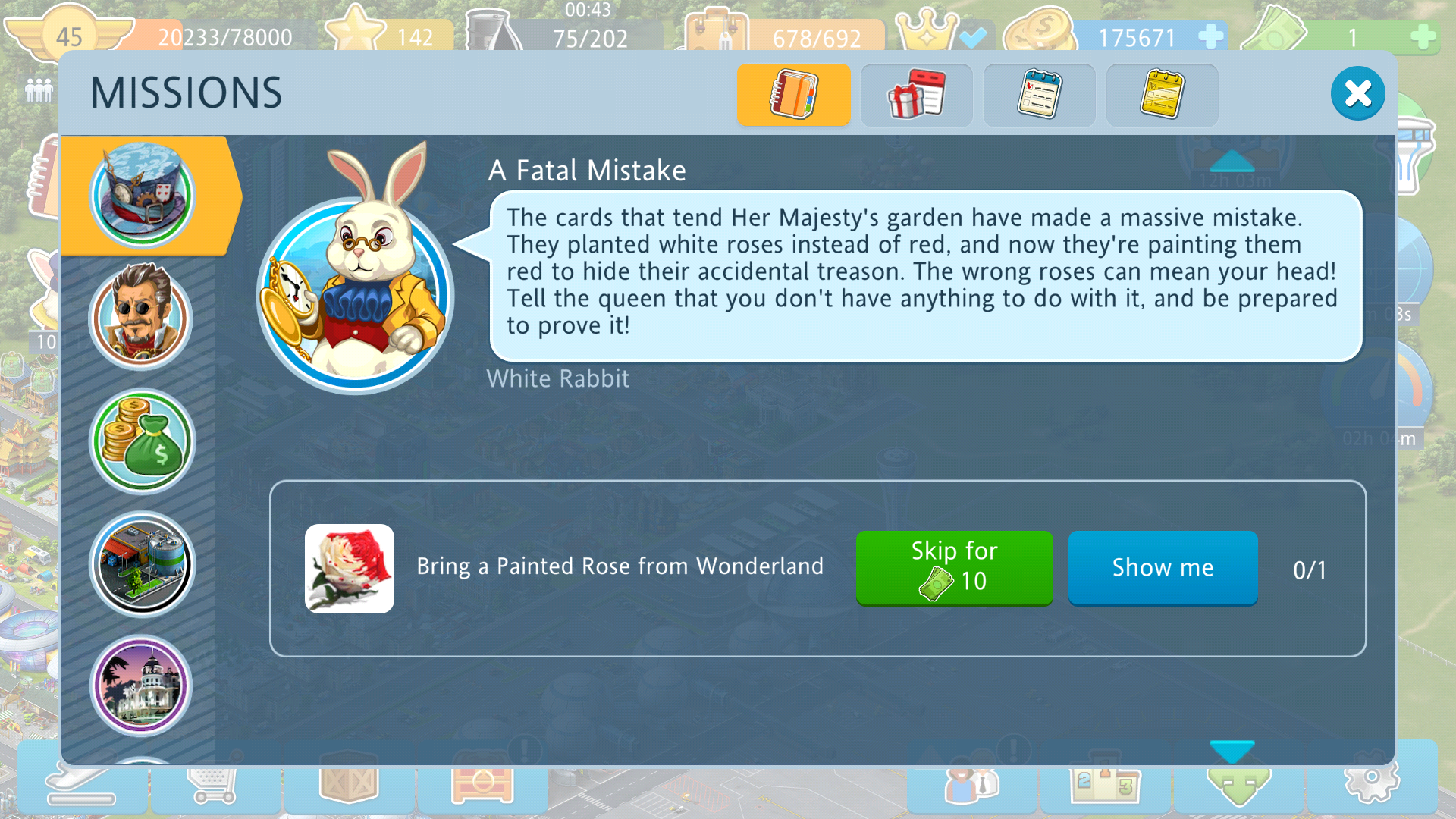1456x819 pixels.
Task: Open the money bag and coins mission
Action: coord(142,441)
